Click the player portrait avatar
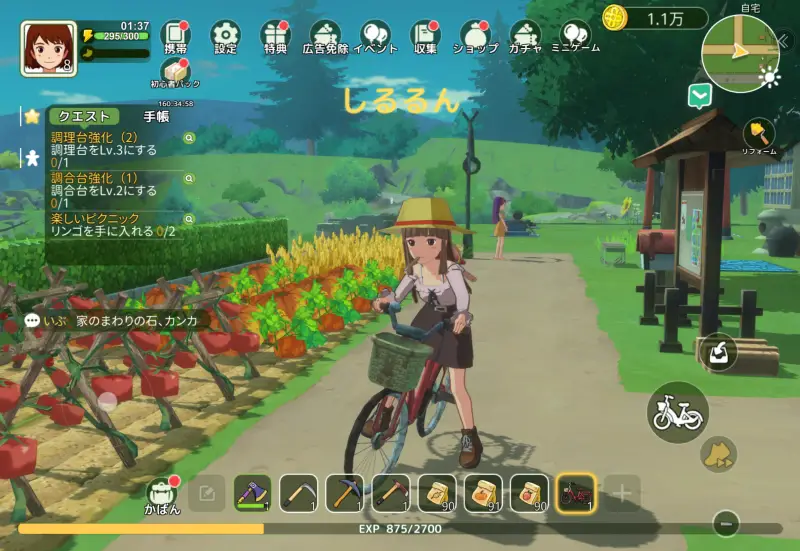The image size is (800, 551). click(x=48, y=47)
